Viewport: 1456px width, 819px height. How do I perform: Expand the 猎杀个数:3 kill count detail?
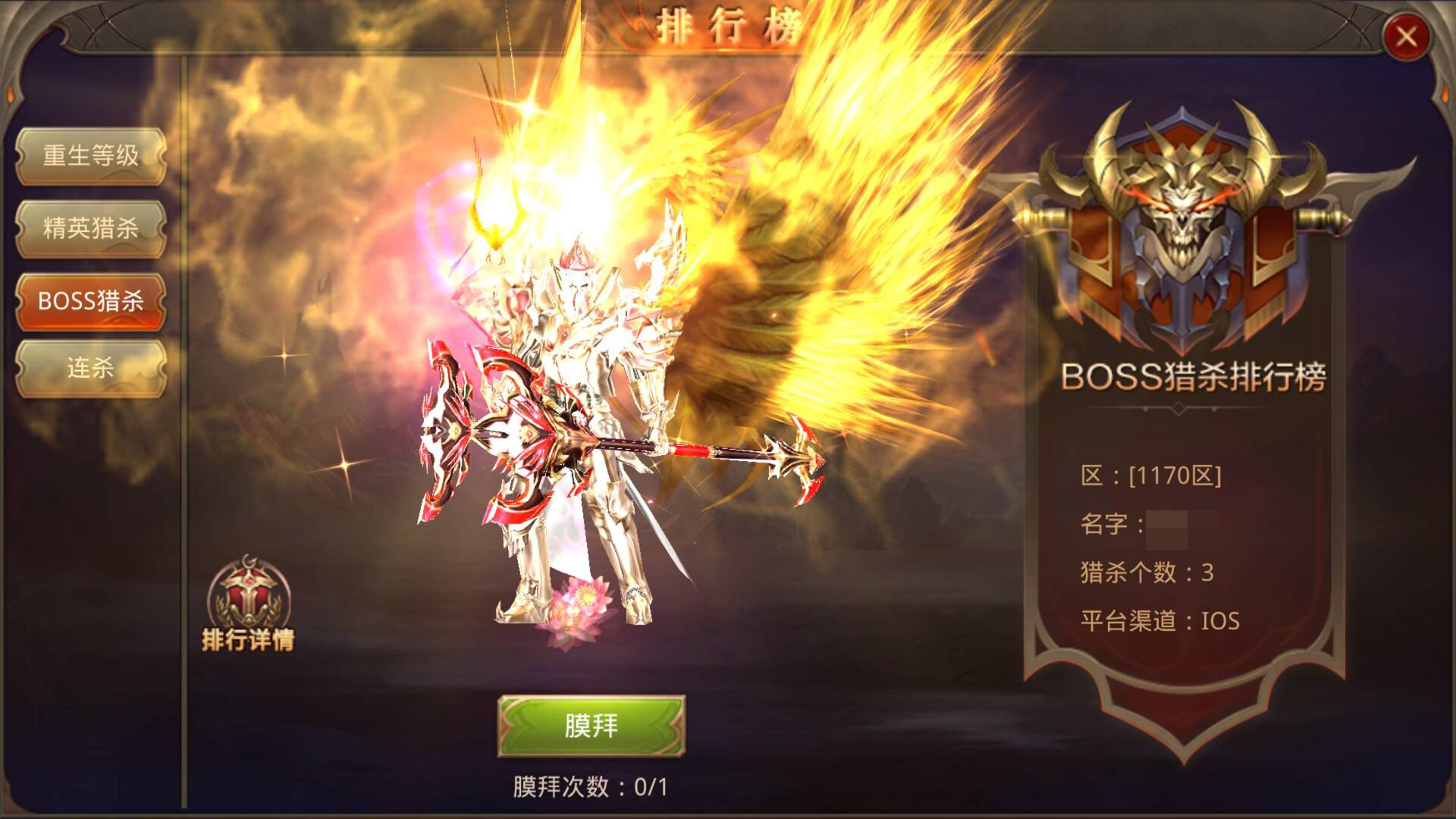click(1145, 572)
